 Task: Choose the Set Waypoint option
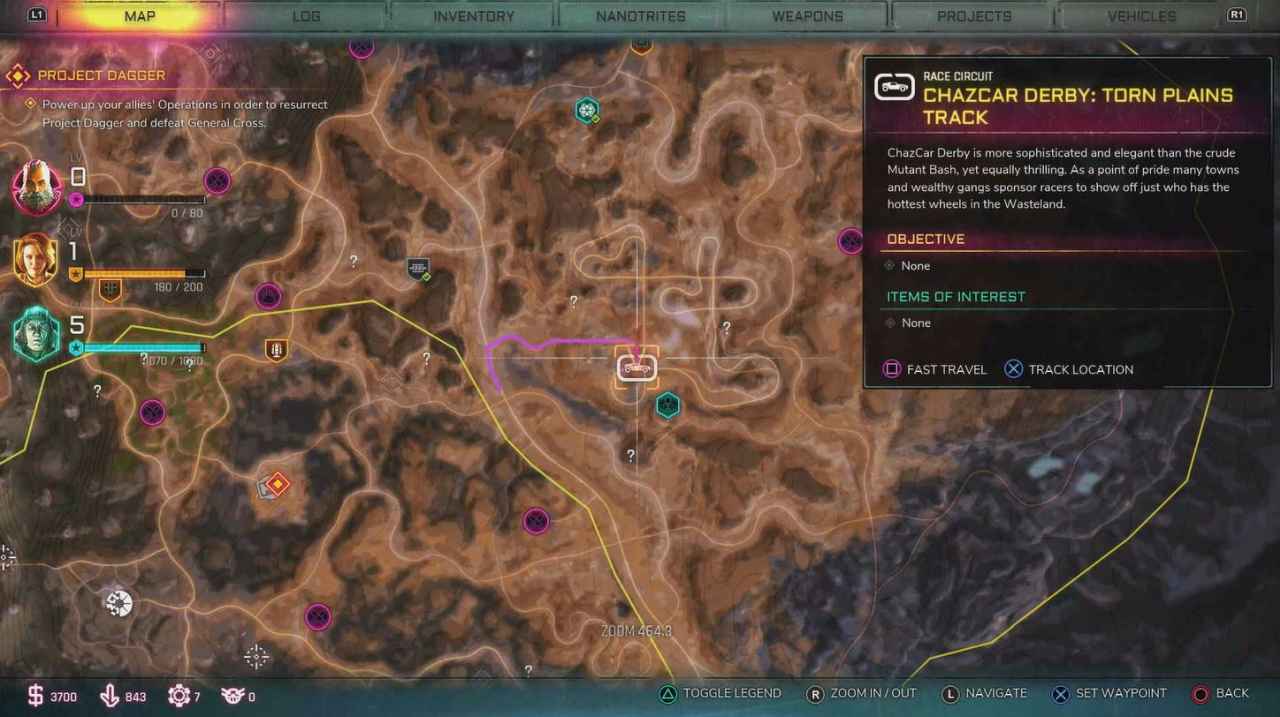click(1109, 693)
